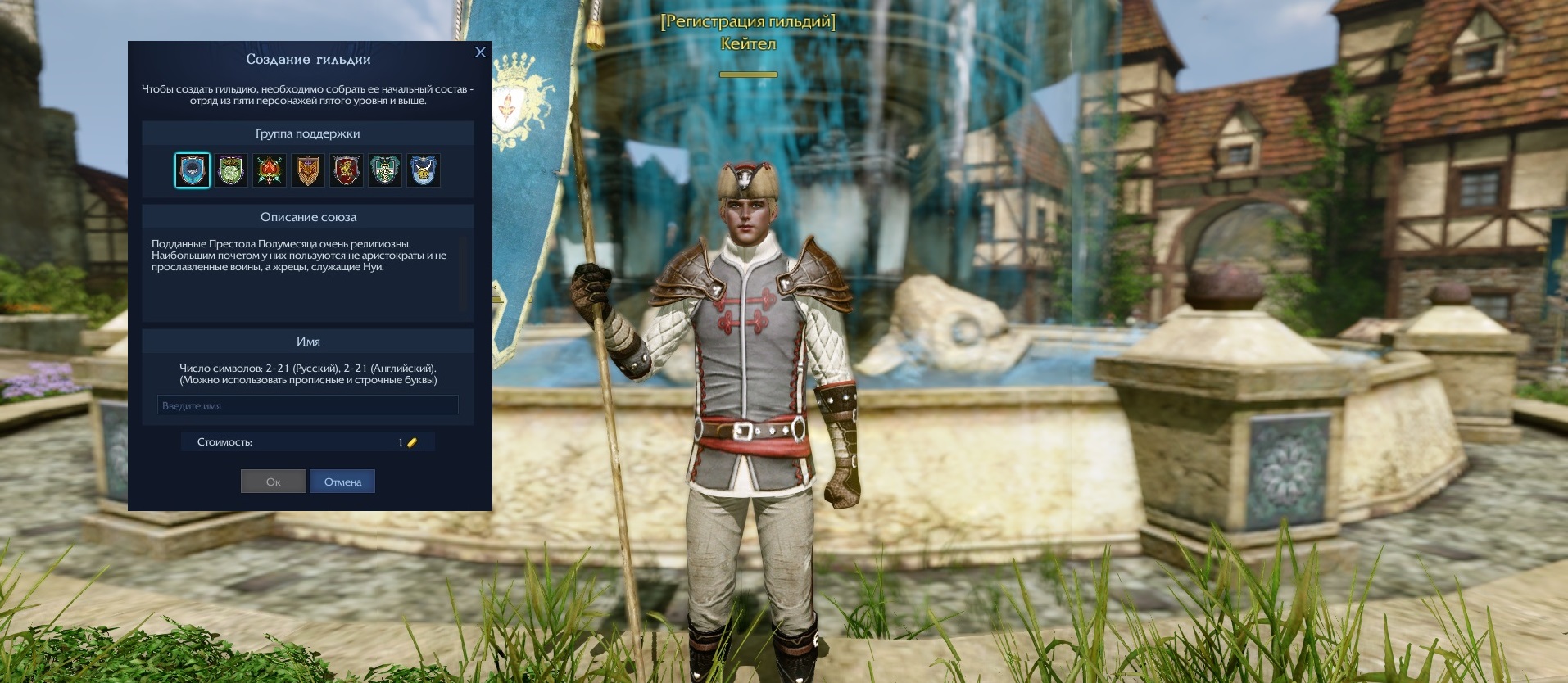Confirm guild creation with Ок
Screen dimensions: 1568x683
[274, 482]
